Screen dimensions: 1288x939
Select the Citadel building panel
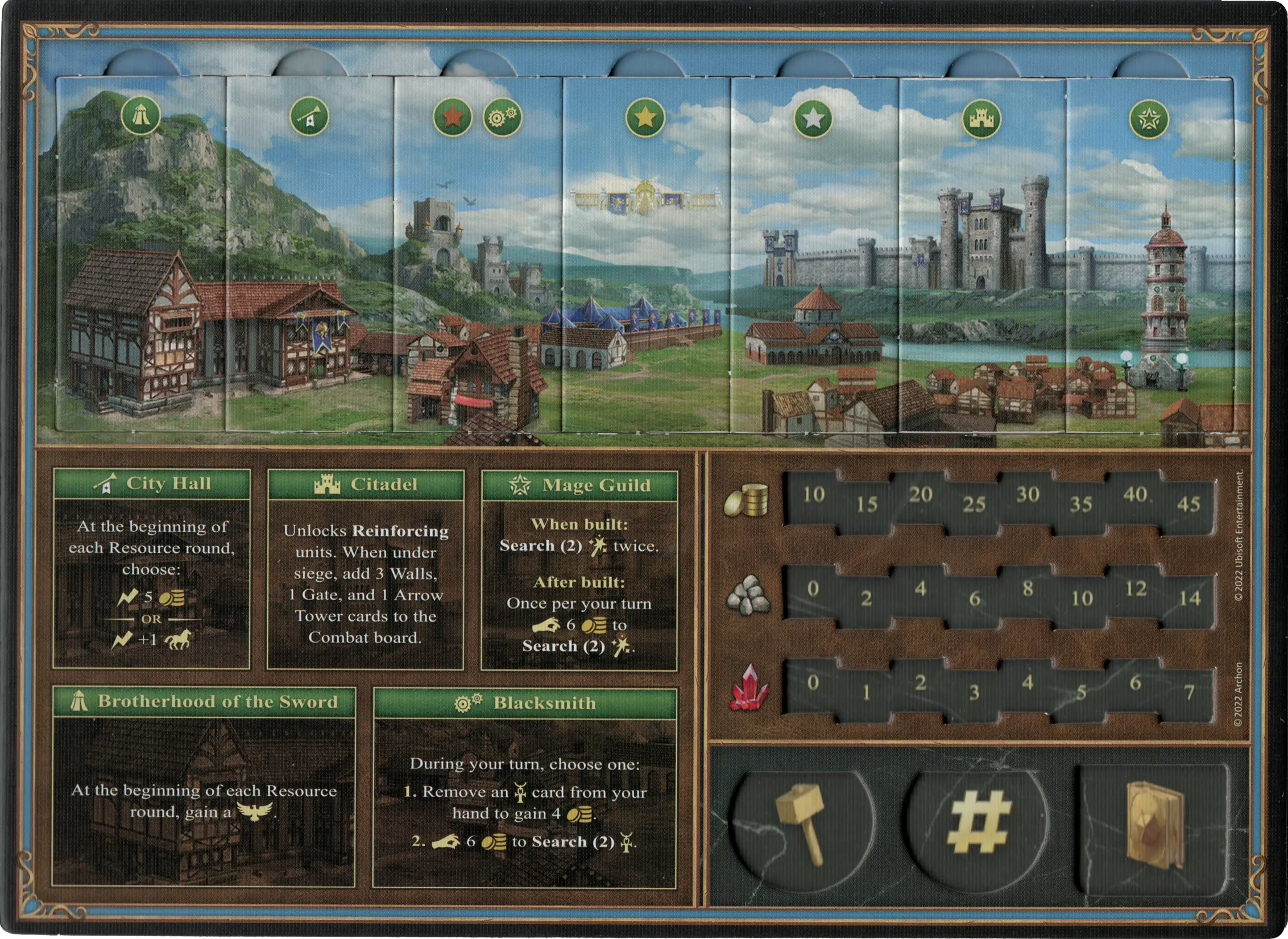(366, 570)
